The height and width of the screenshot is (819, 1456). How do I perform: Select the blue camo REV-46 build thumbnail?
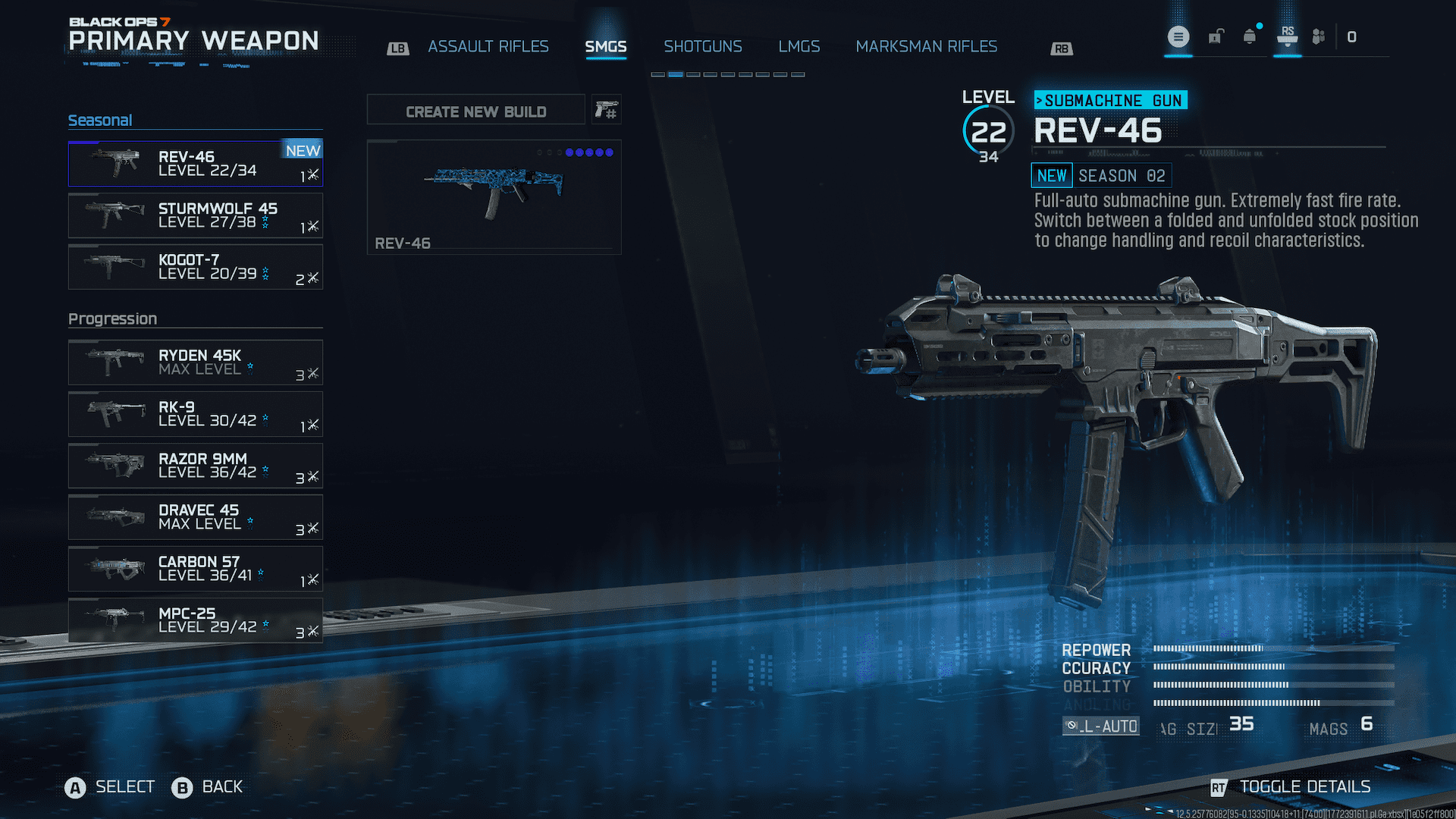click(494, 196)
